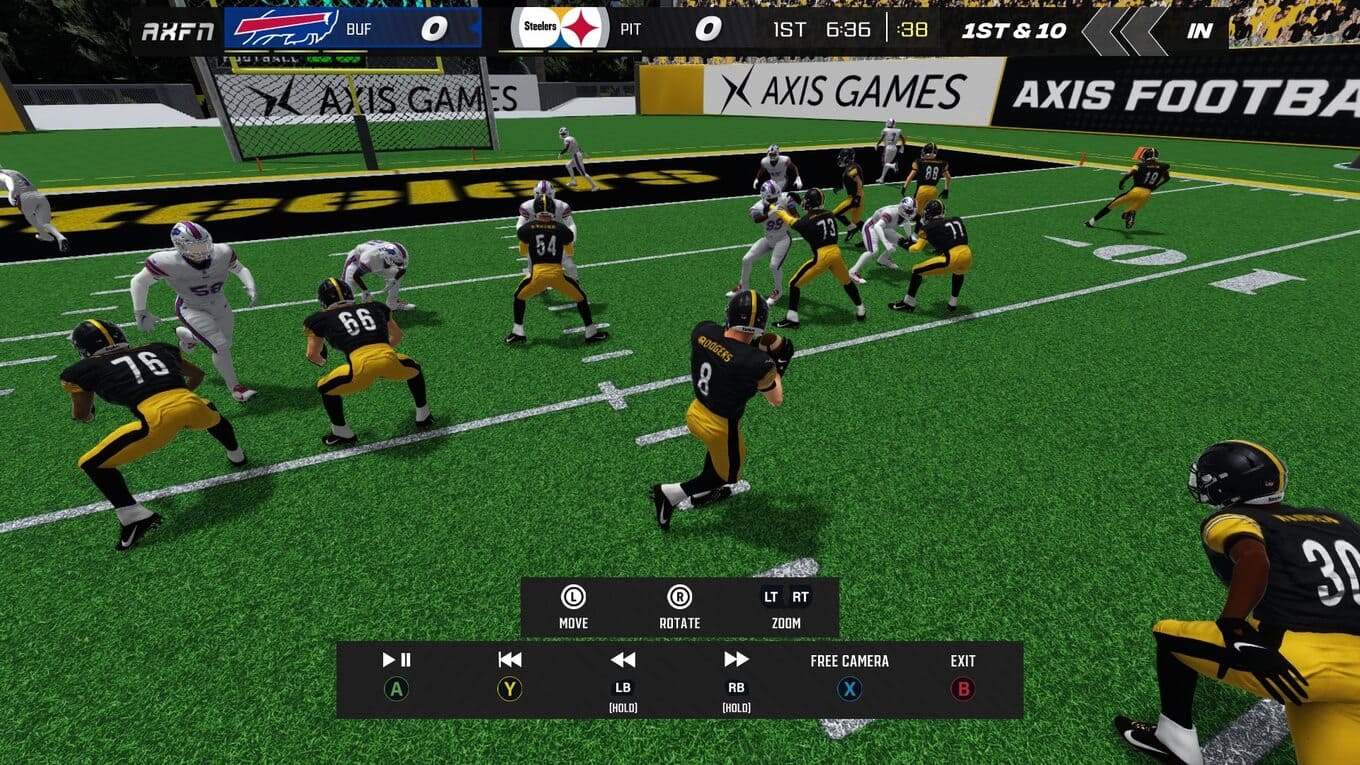Restart the replay from the beginning
1360x765 pixels.
coord(510,675)
